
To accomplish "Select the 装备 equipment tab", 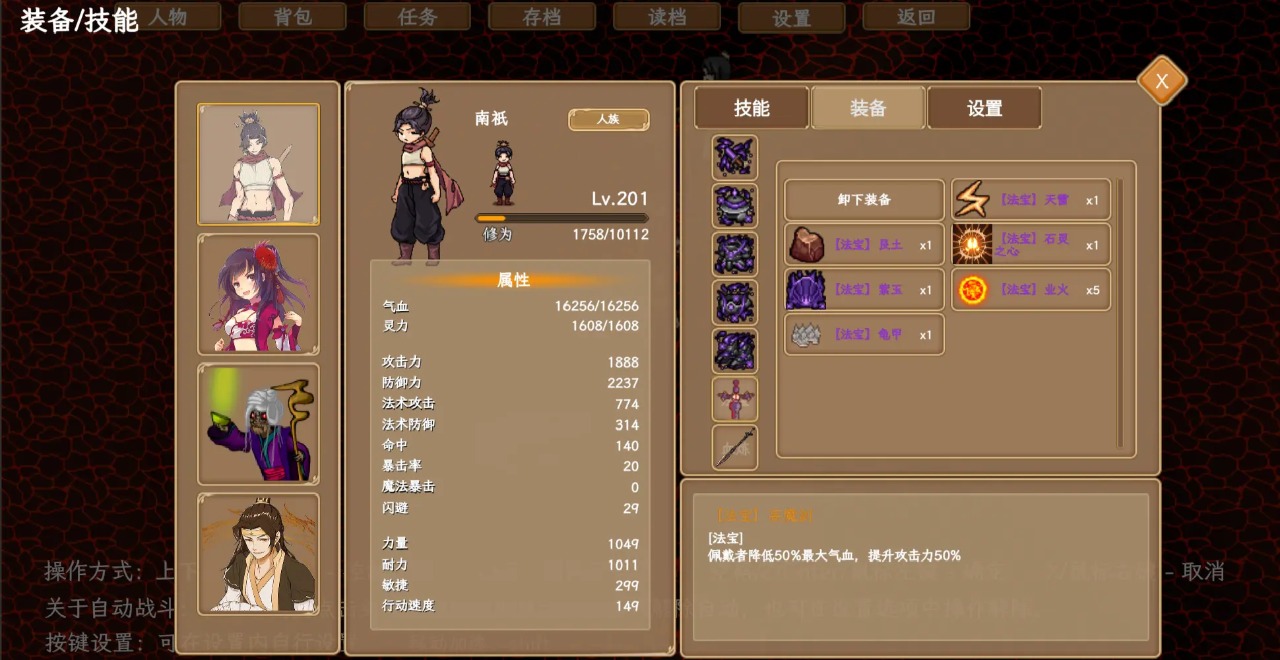I will click(x=868, y=108).
